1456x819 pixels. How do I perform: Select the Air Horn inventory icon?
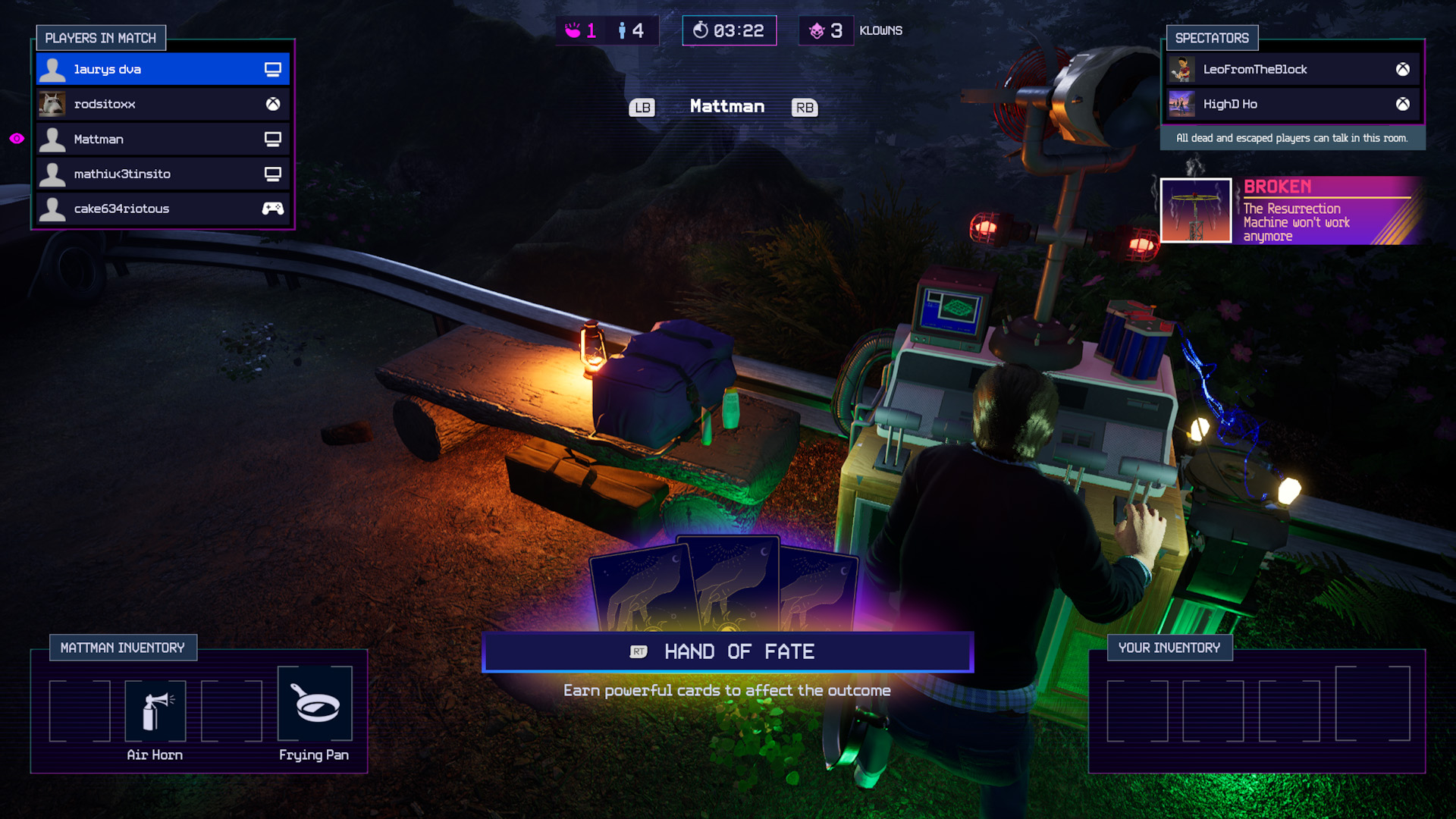[x=155, y=709]
